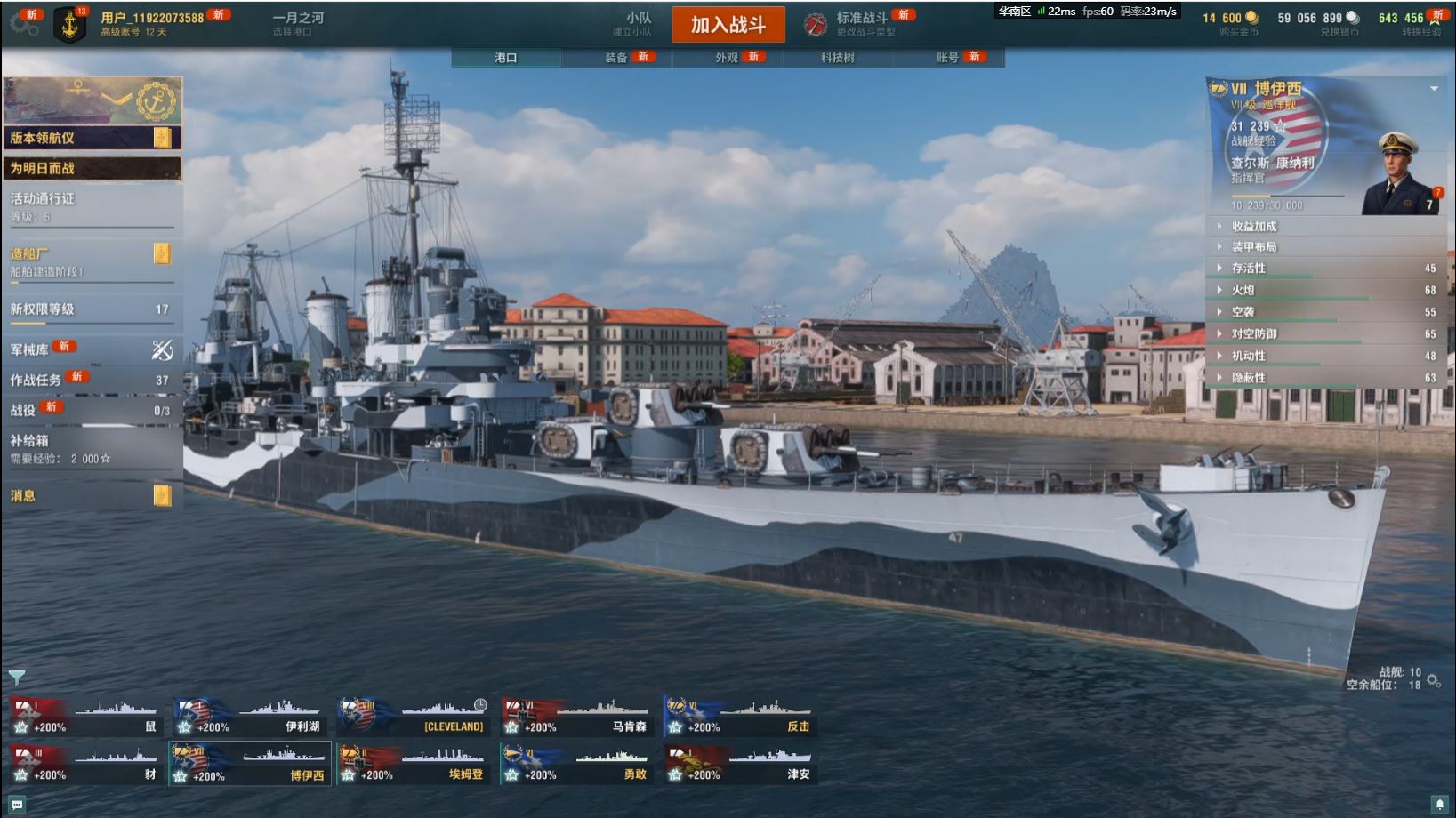Change battle type via 标准战斗
This screenshot has width=1456, height=818.
click(x=861, y=24)
